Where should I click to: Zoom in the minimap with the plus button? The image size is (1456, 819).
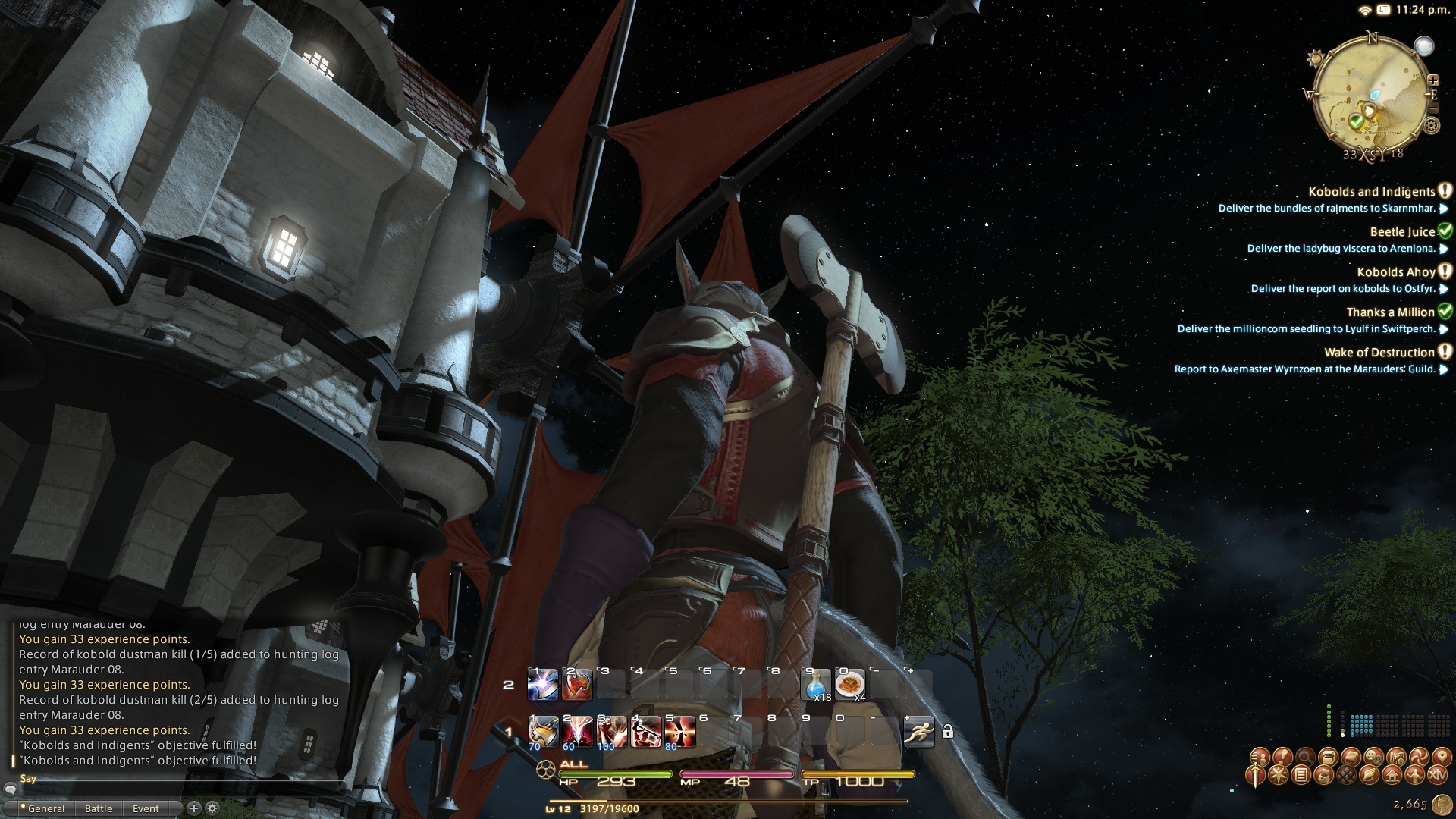coord(1433,80)
